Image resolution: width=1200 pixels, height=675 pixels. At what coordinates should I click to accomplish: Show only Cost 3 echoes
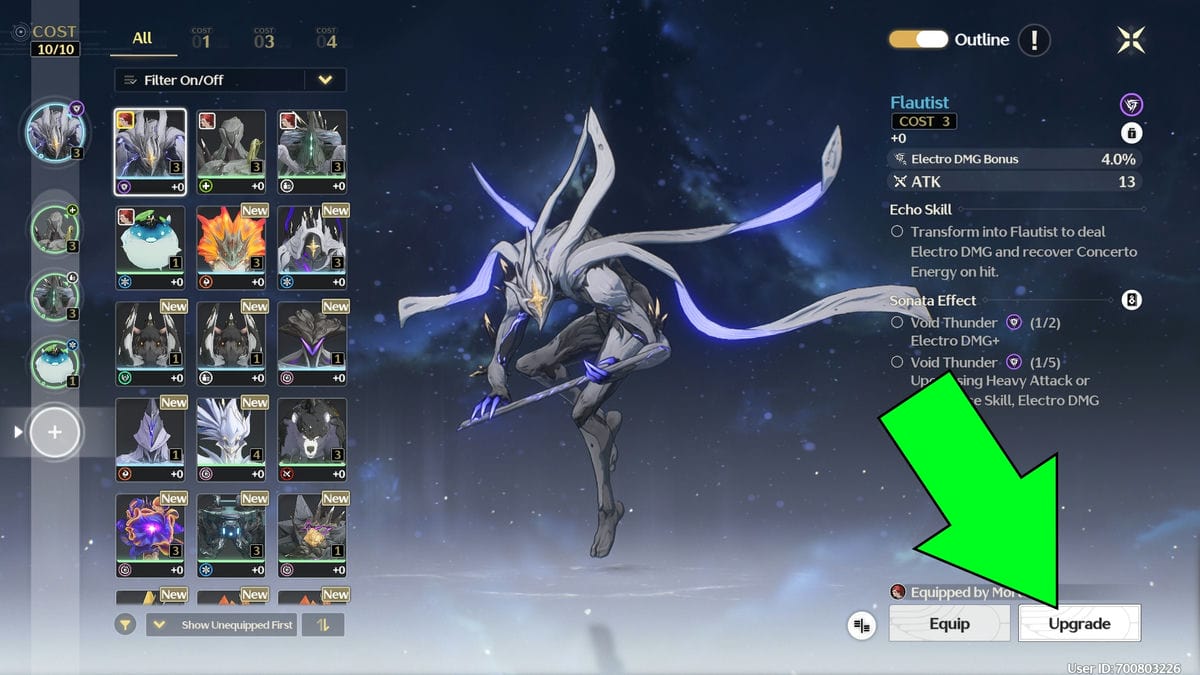pyautogui.click(x=264, y=40)
